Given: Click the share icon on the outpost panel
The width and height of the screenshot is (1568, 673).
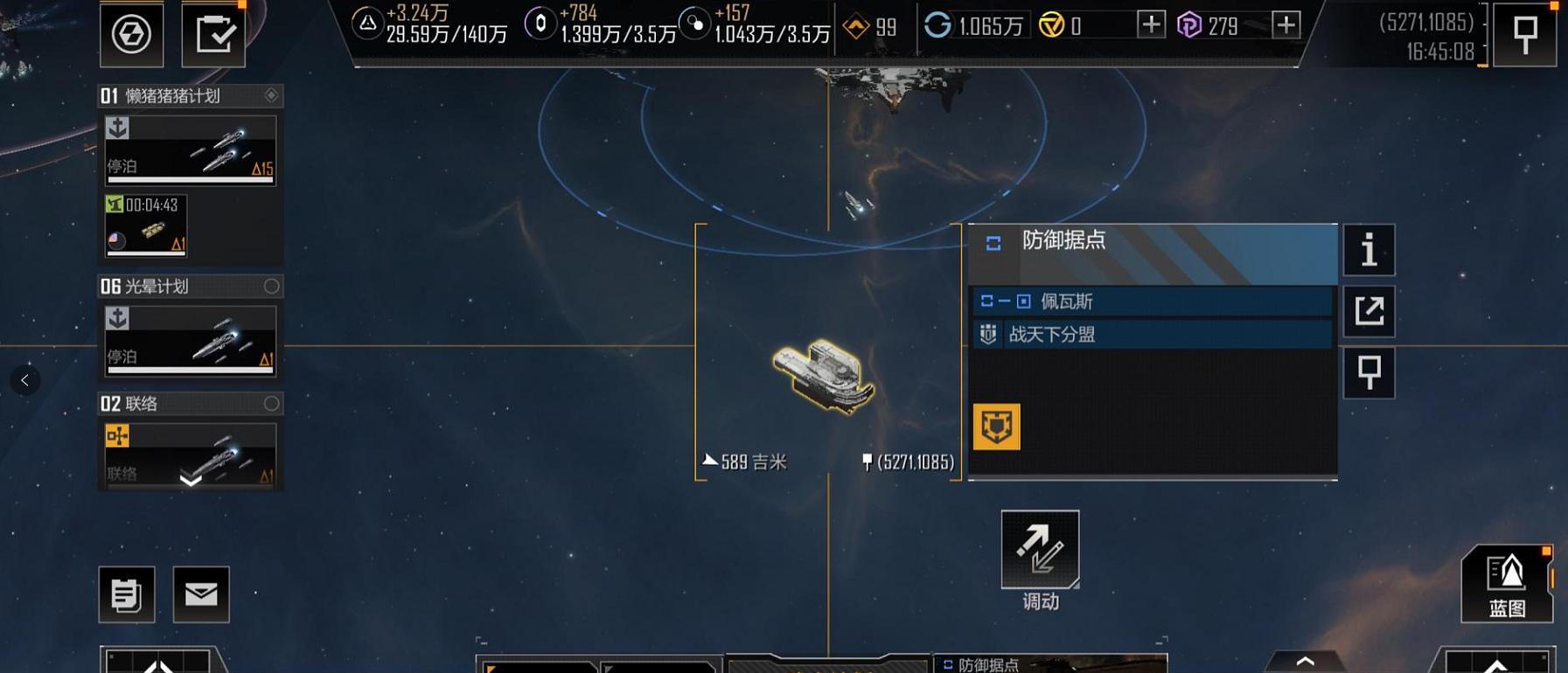Looking at the screenshot, I should point(1369,311).
